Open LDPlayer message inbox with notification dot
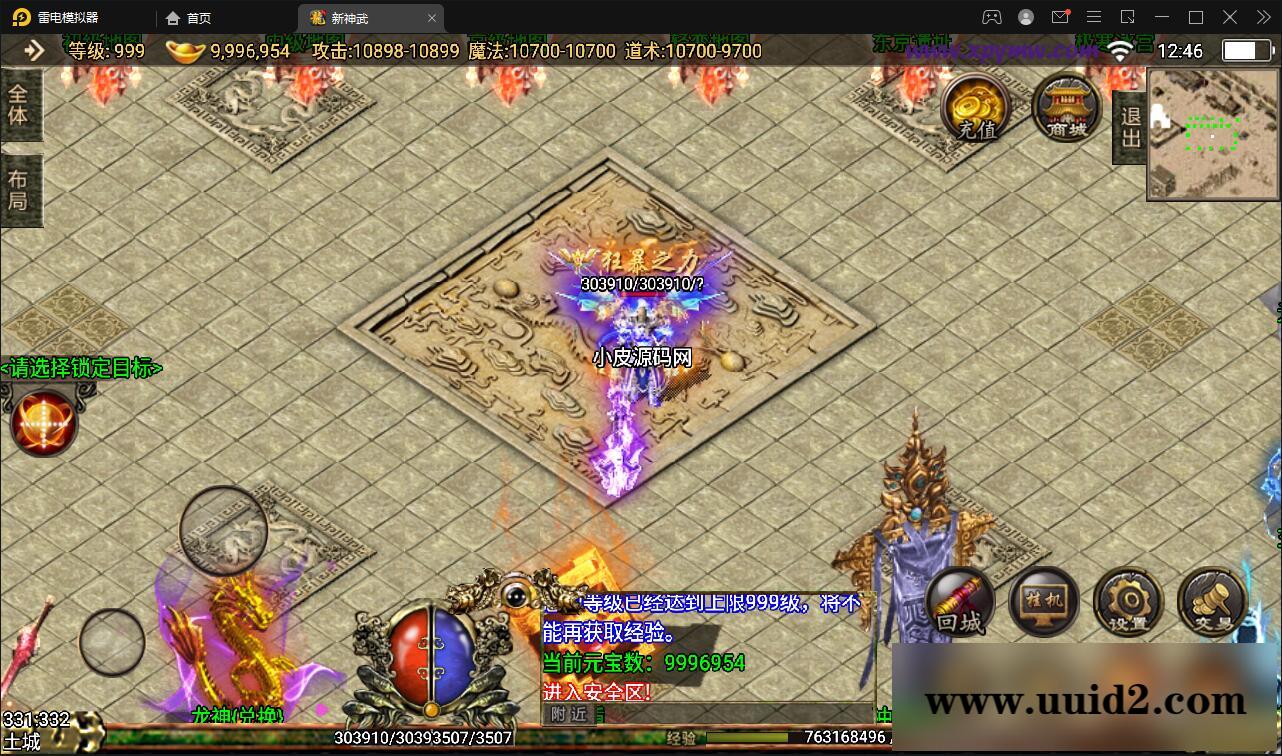1282x756 pixels. 1060,17
